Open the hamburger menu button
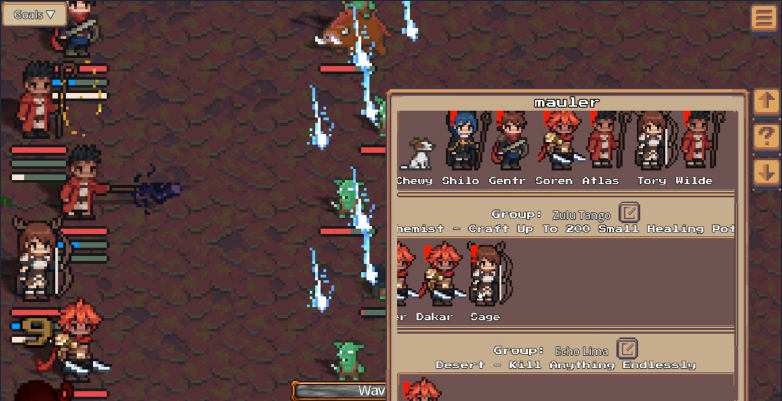The width and height of the screenshot is (782, 401). 765,17
